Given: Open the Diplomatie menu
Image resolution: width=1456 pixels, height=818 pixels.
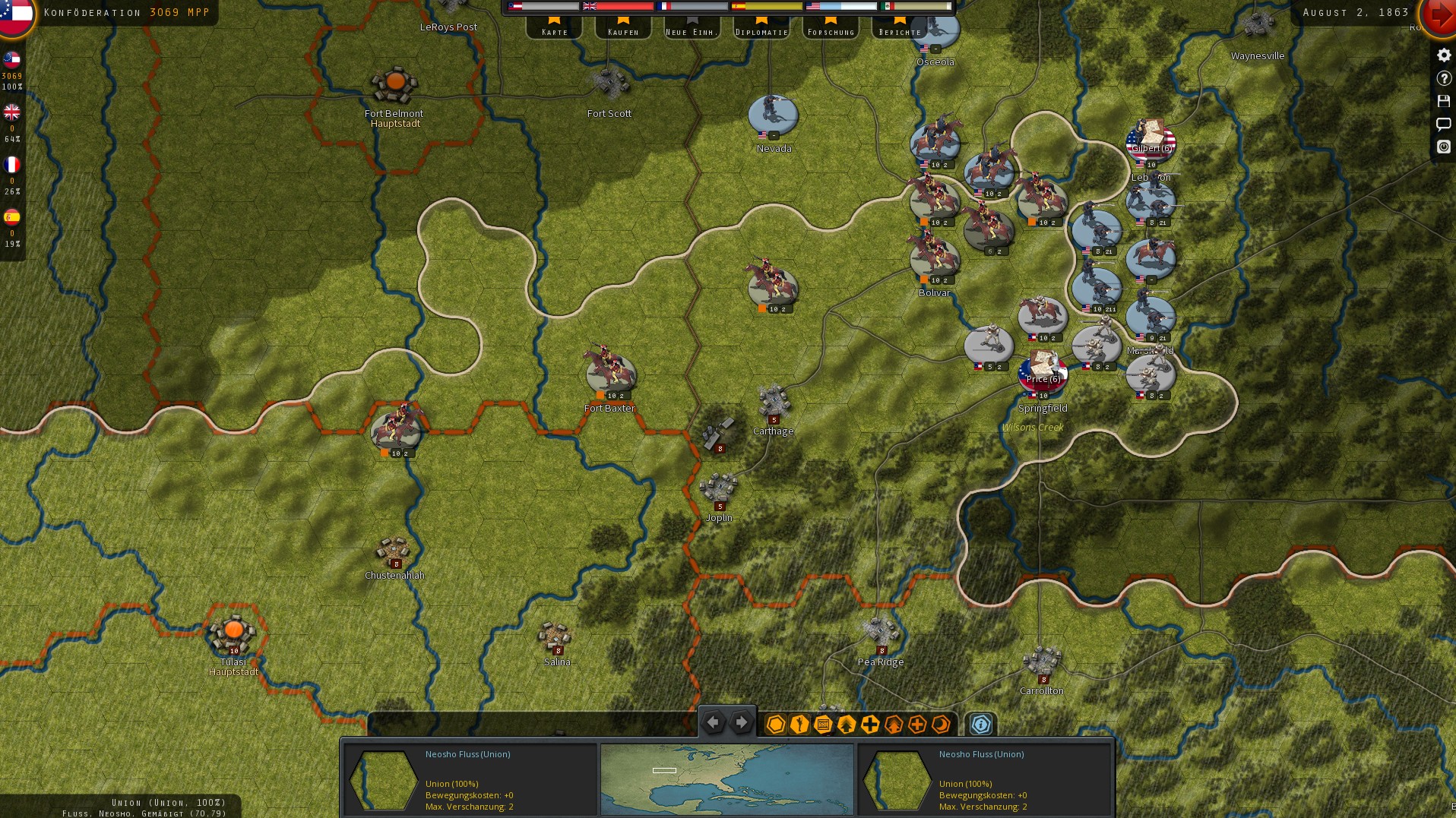Looking at the screenshot, I should click(761, 31).
